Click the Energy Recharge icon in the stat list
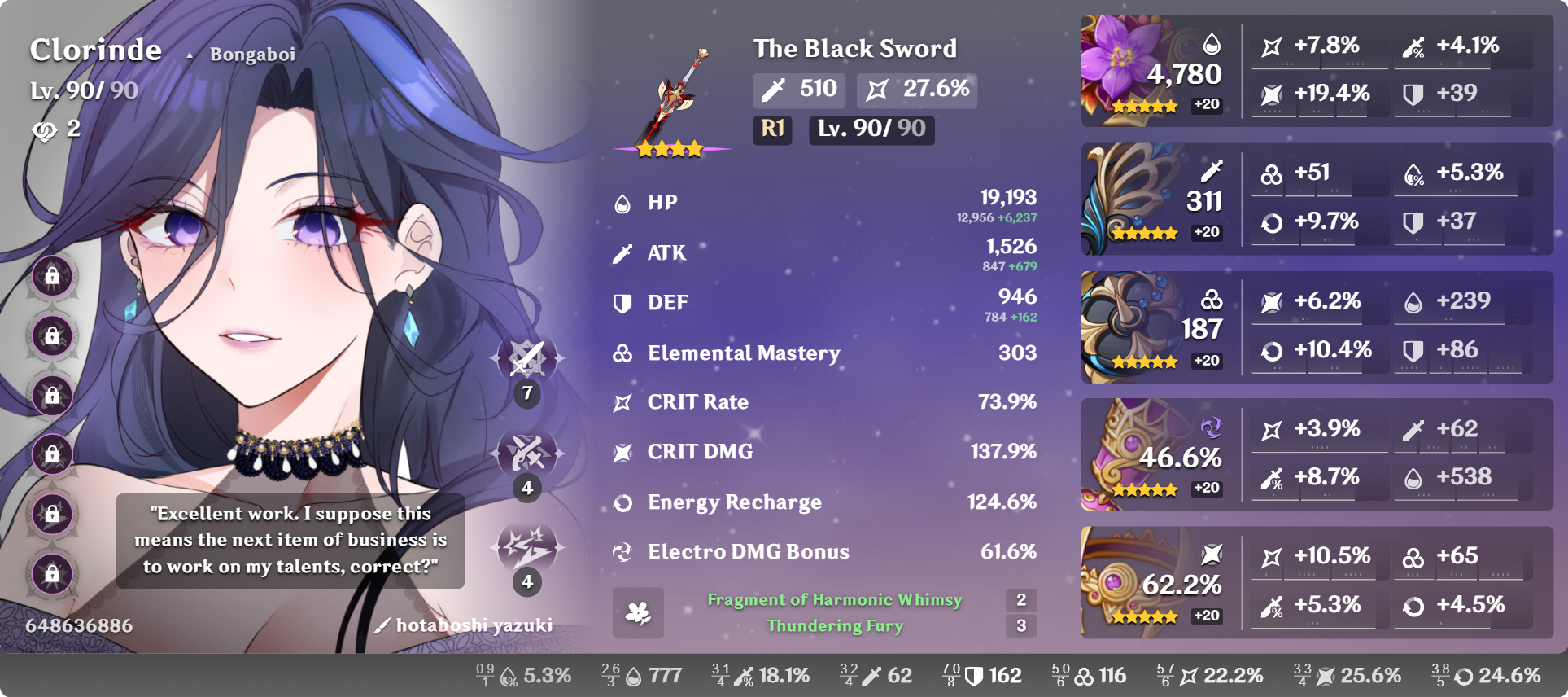This screenshot has height=697, width=1568. [x=623, y=502]
